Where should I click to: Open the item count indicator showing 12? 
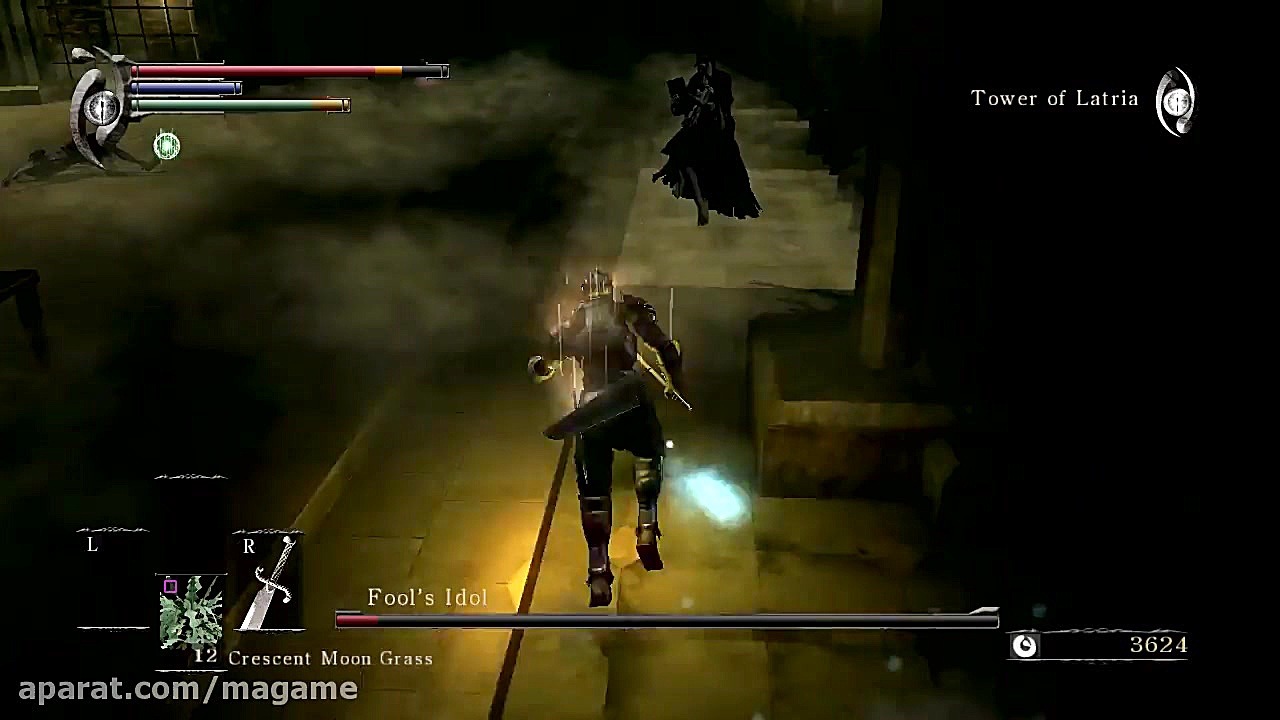[207, 658]
